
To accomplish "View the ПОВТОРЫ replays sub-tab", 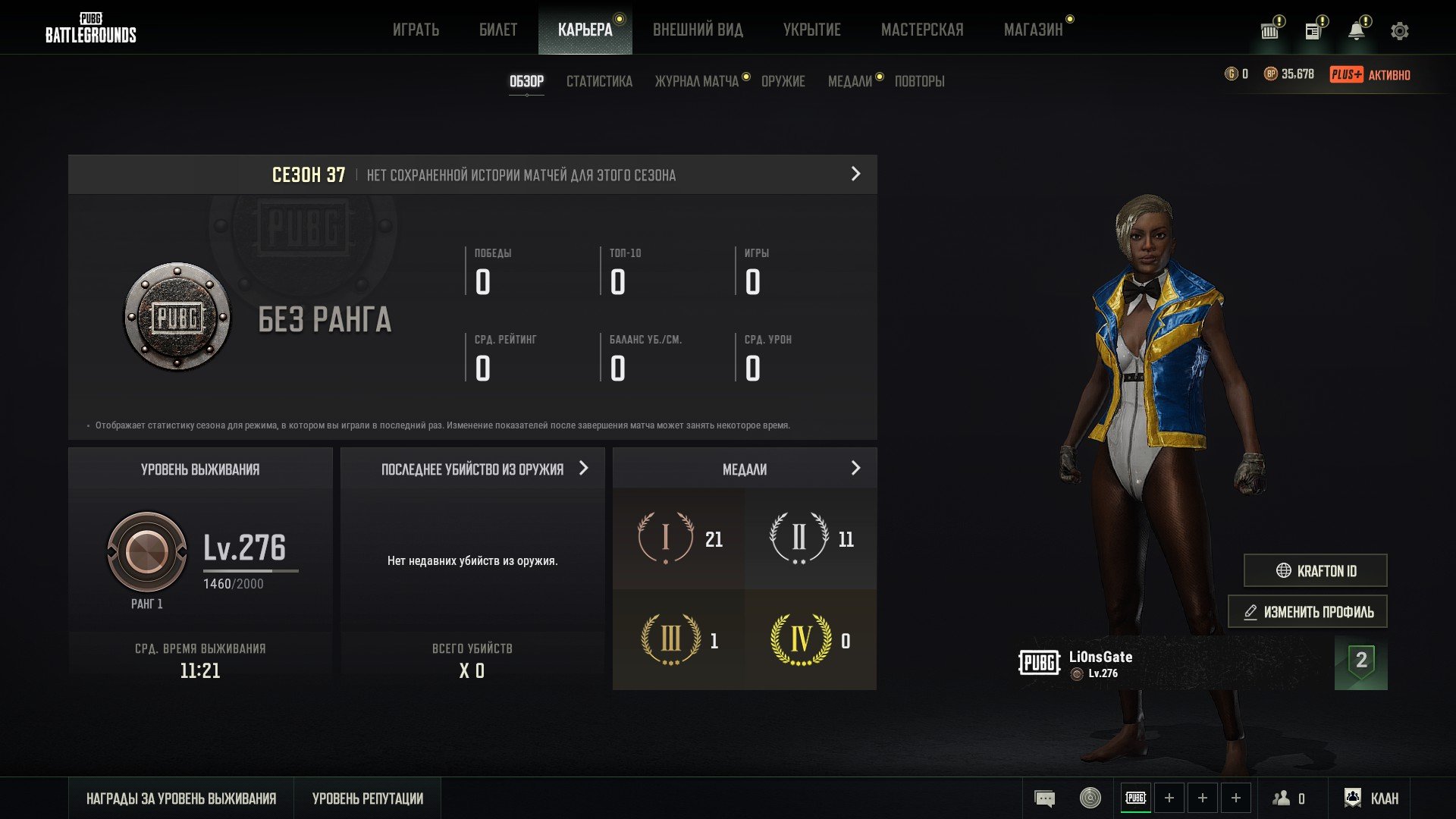I will tap(919, 81).
